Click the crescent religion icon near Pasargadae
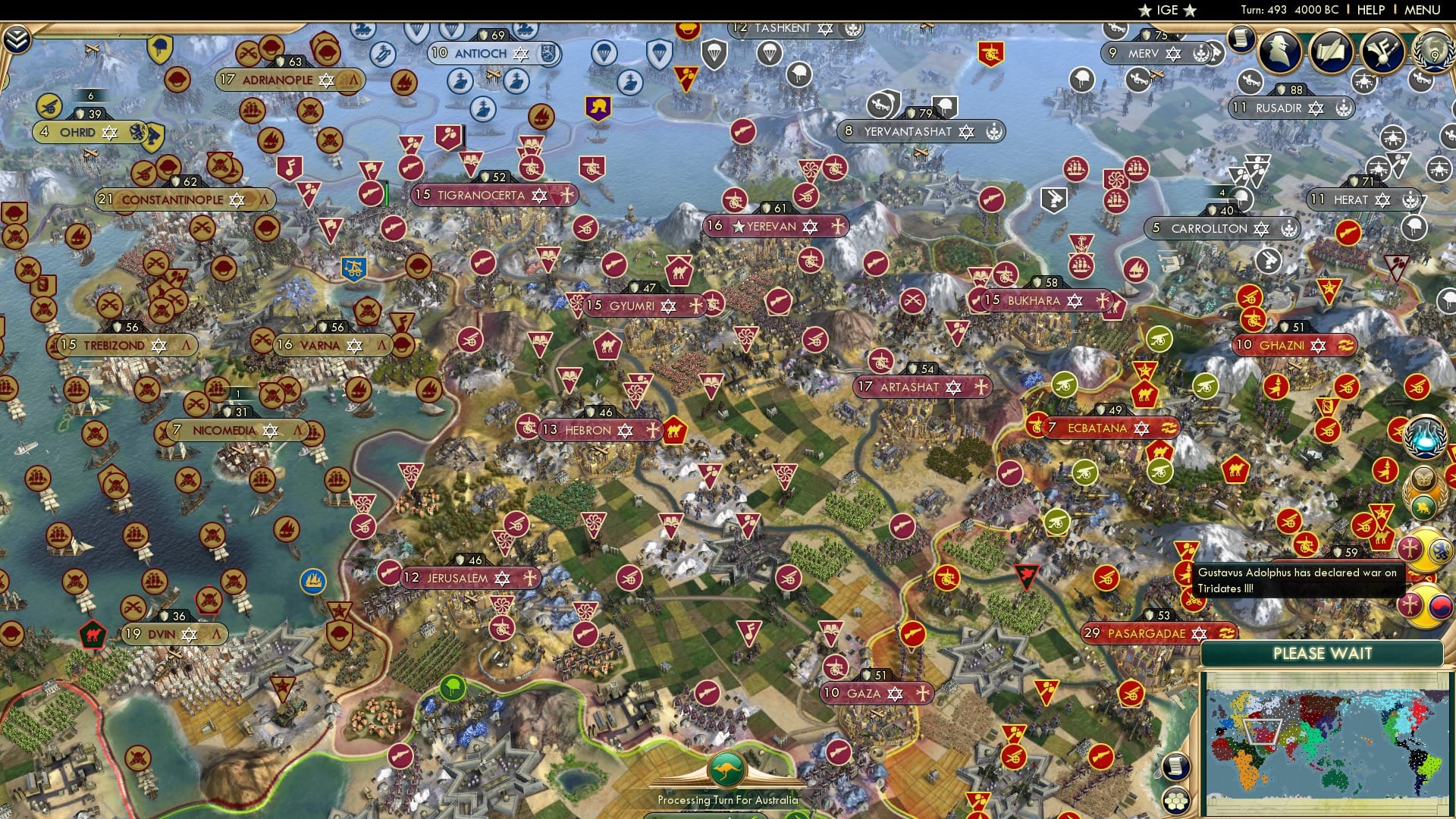The width and height of the screenshot is (1456, 819). click(x=1228, y=632)
